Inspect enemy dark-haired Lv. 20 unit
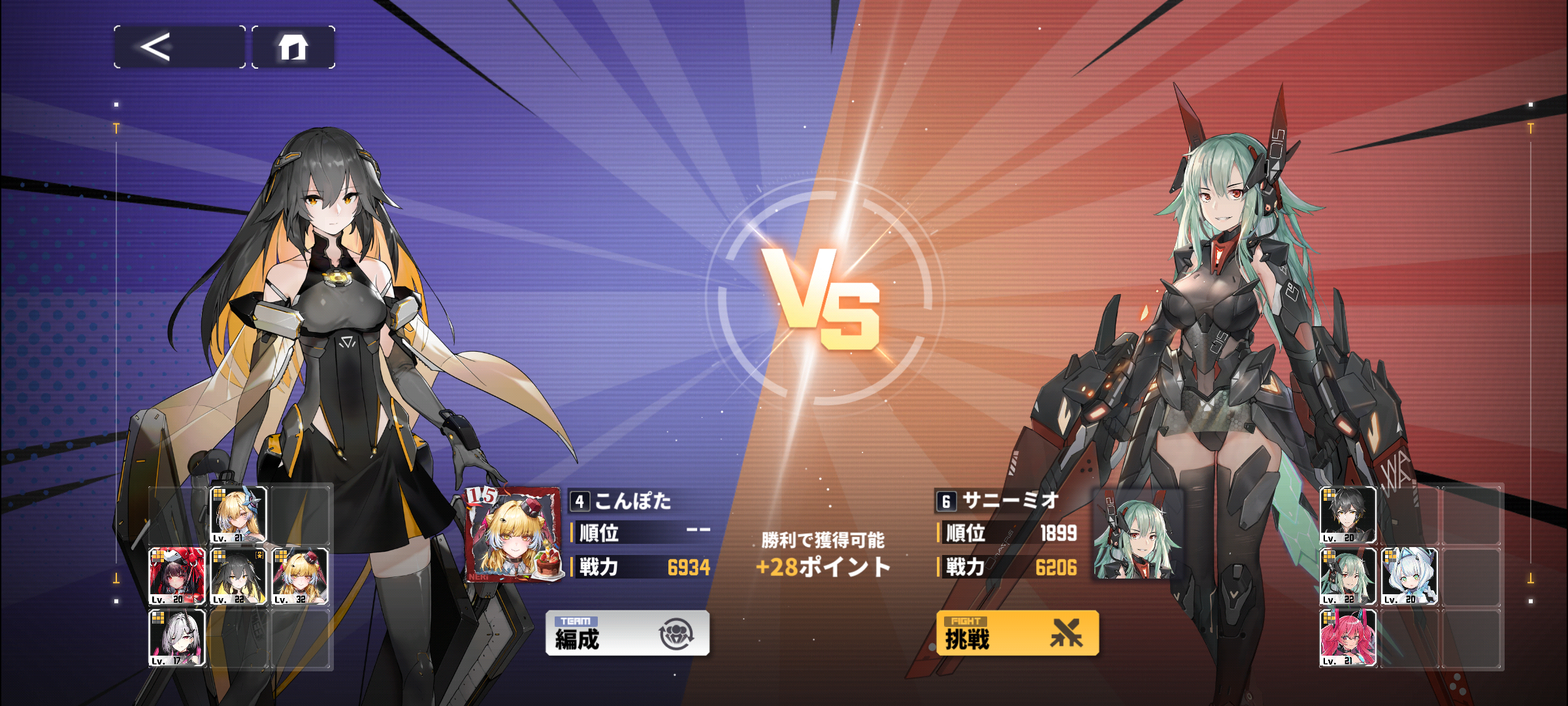Viewport: 1568px width, 706px height. (1348, 515)
